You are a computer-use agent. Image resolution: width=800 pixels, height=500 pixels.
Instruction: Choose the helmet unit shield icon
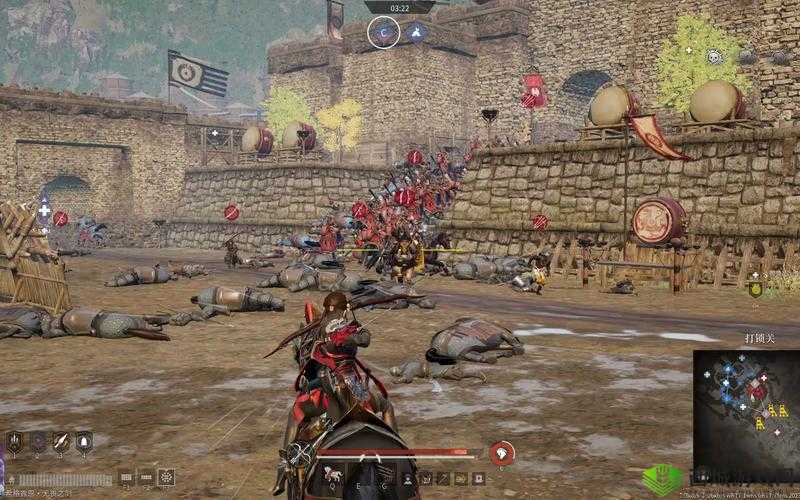(x=84, y=443)
